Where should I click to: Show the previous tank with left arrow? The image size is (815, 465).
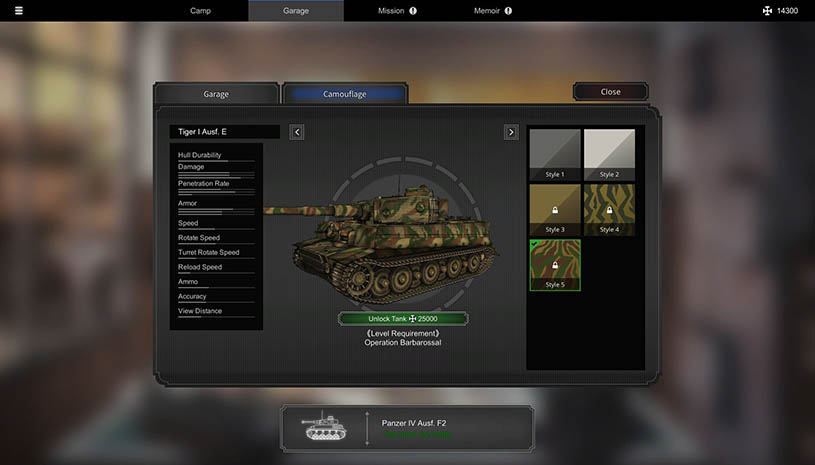[x=297, y=132]
